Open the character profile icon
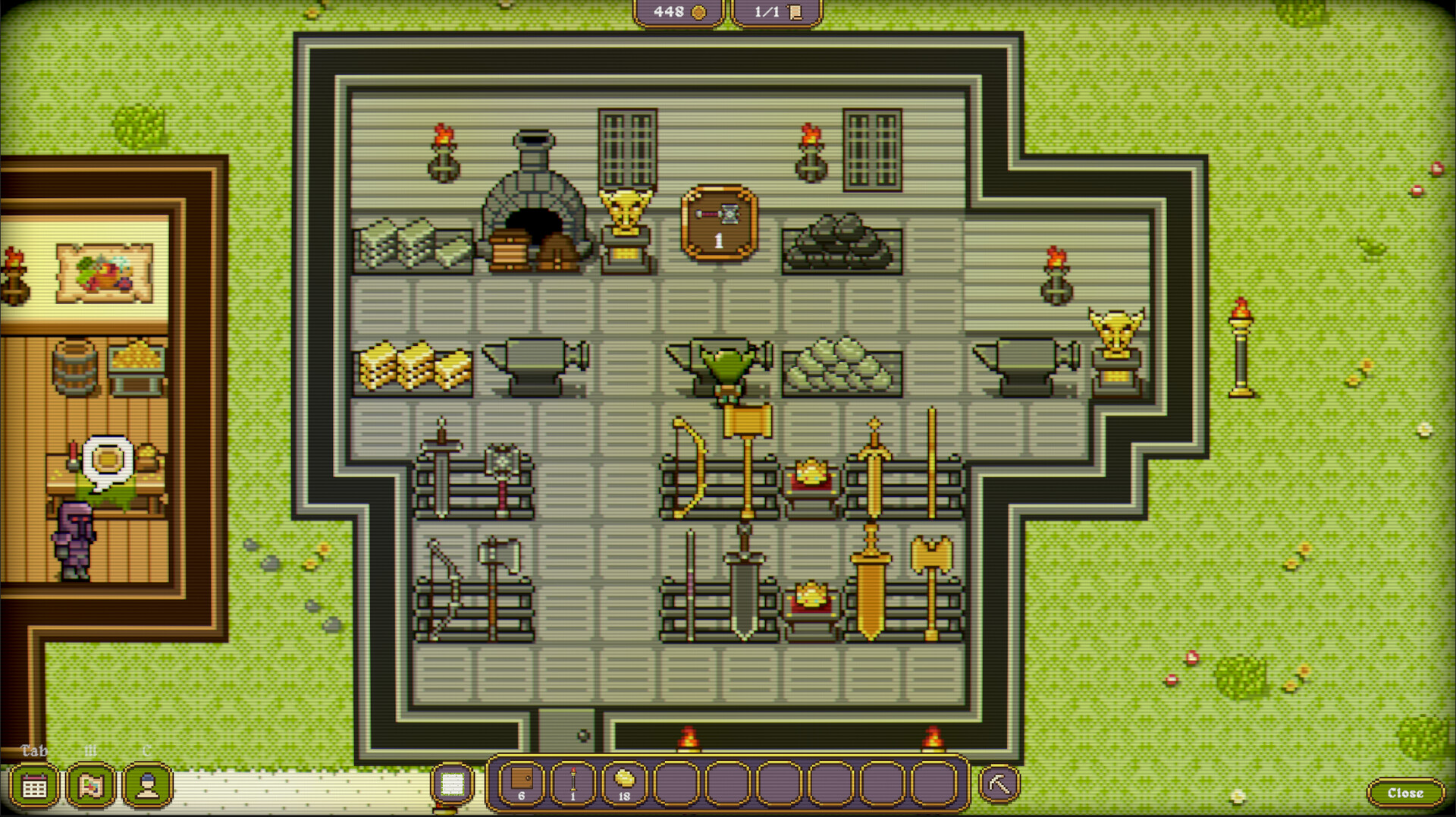 [x=148, y=787]
